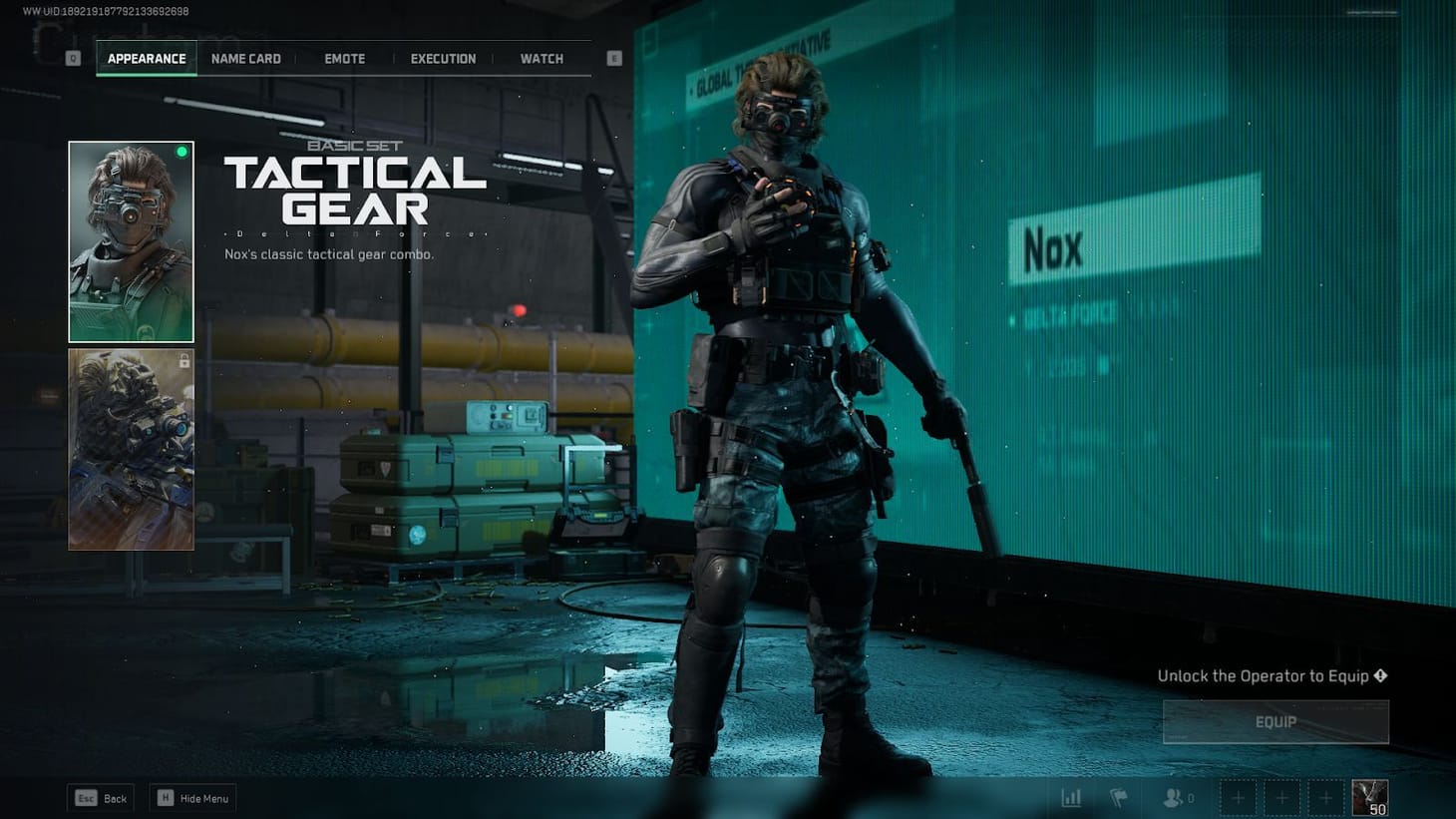This screenshot has height=819, width=1456.
Task: Click the green equipped dot on Tactical Gear
Action: pyautogui.click(x=182, y=151)
